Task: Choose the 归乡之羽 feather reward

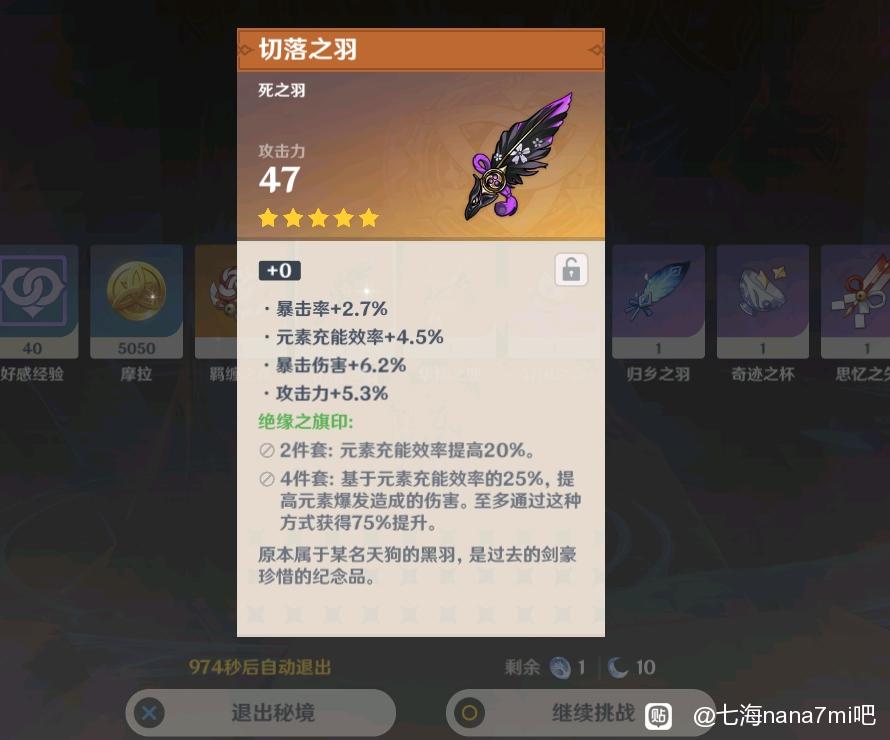Action: (x=658, y=300)
